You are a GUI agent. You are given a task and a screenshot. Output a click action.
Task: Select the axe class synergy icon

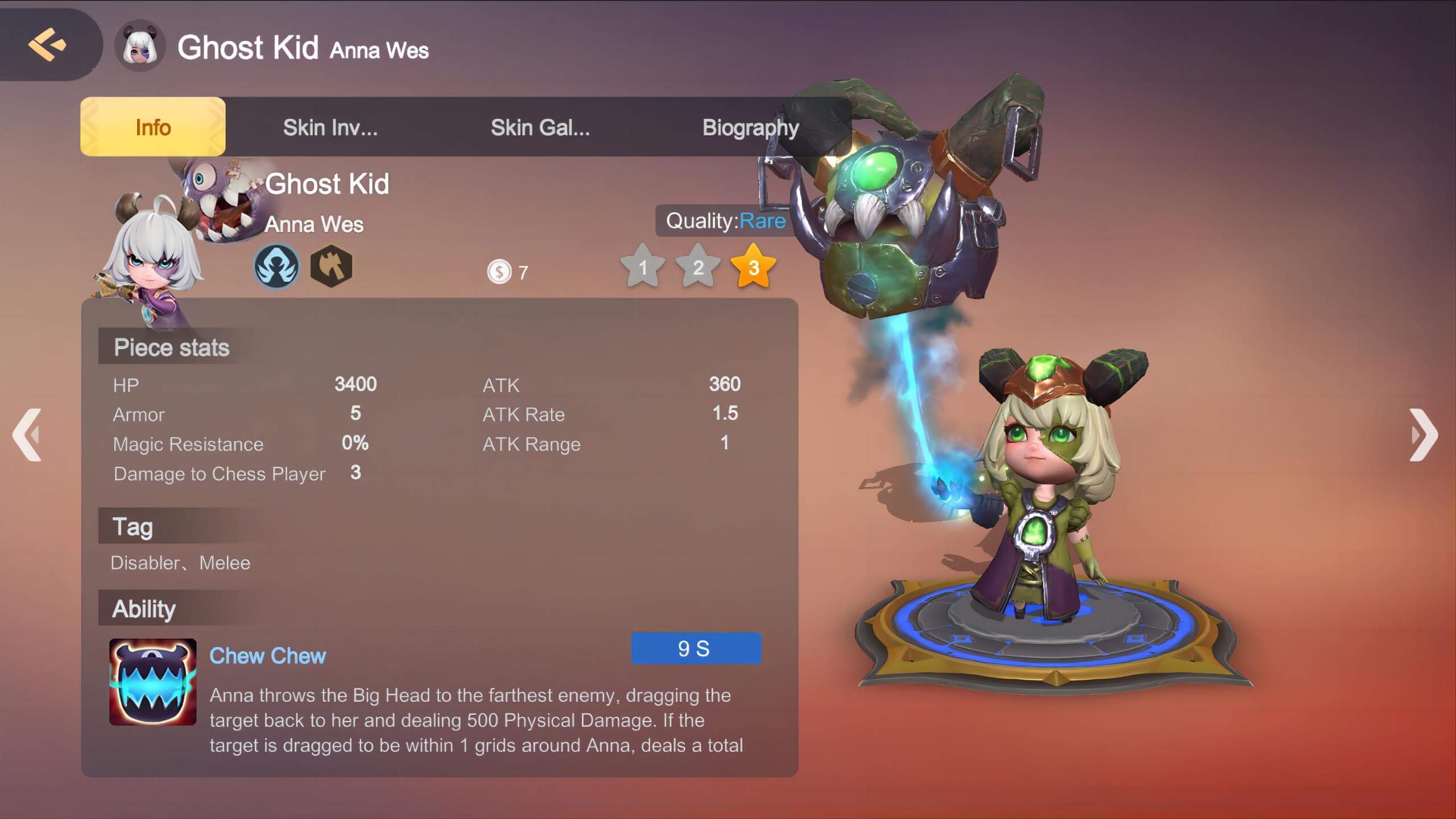coord(332,266)
